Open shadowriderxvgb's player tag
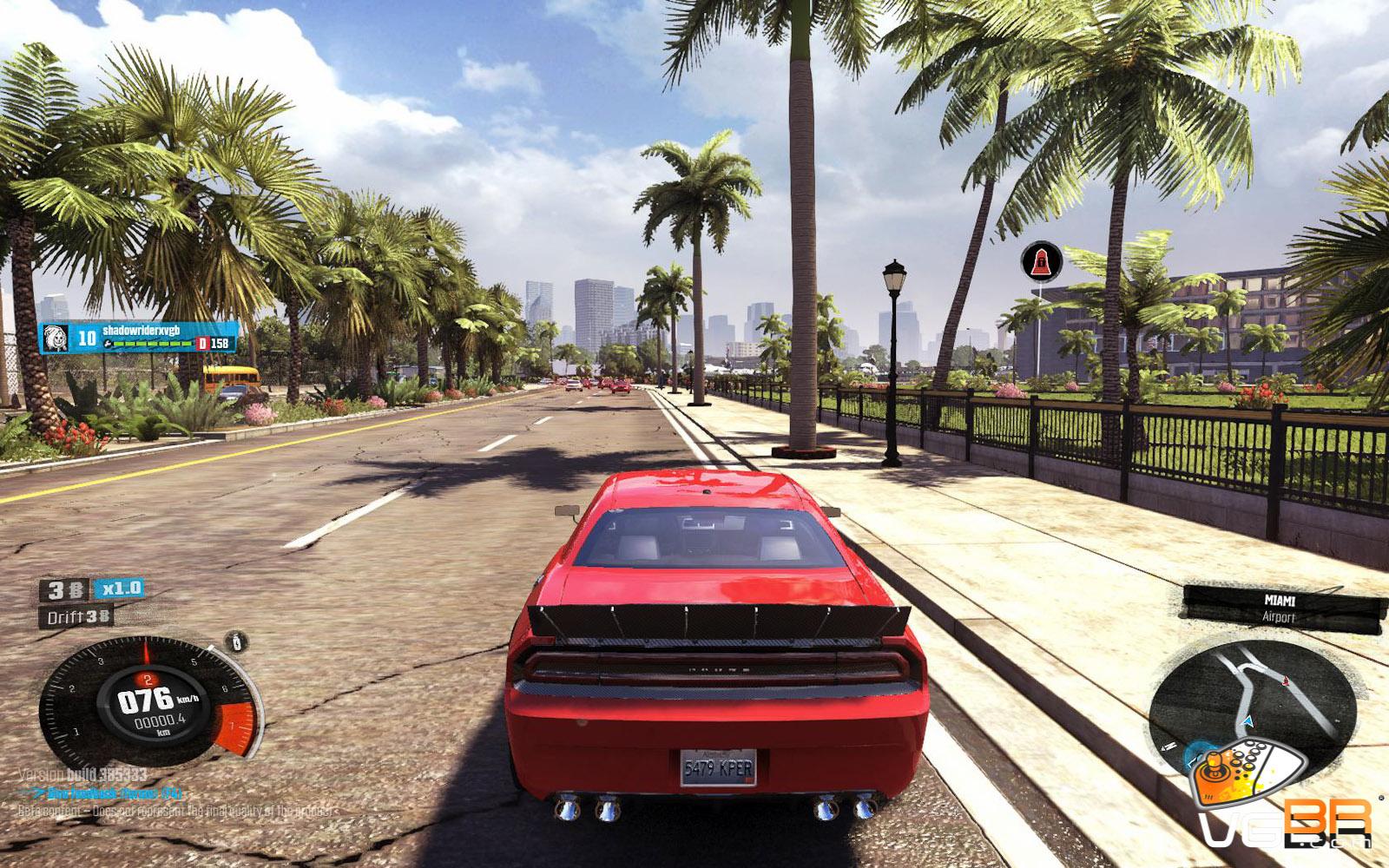1389x868 pixels. [x=139, y=337]
